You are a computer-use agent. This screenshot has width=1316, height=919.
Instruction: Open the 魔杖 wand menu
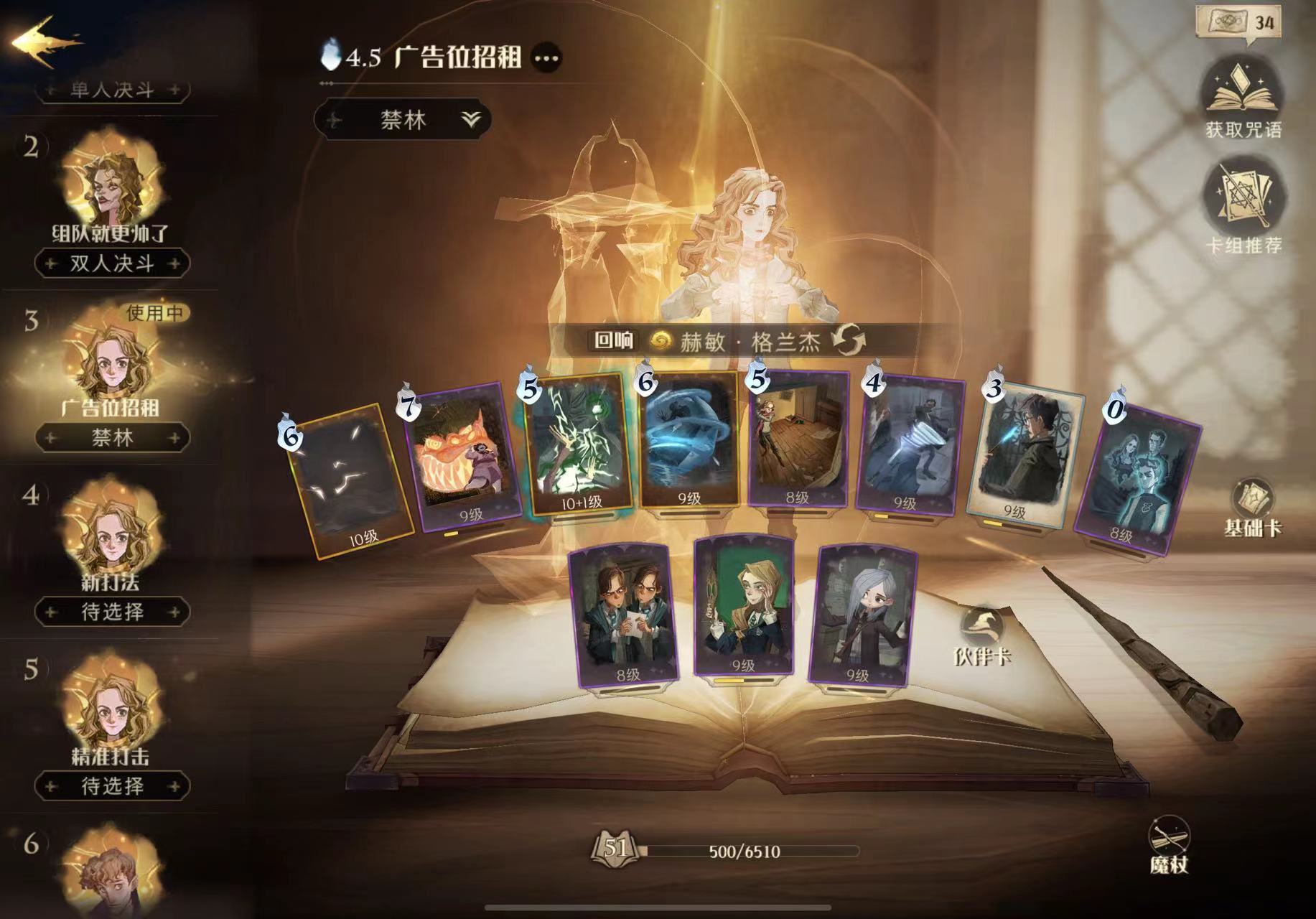1169,845
